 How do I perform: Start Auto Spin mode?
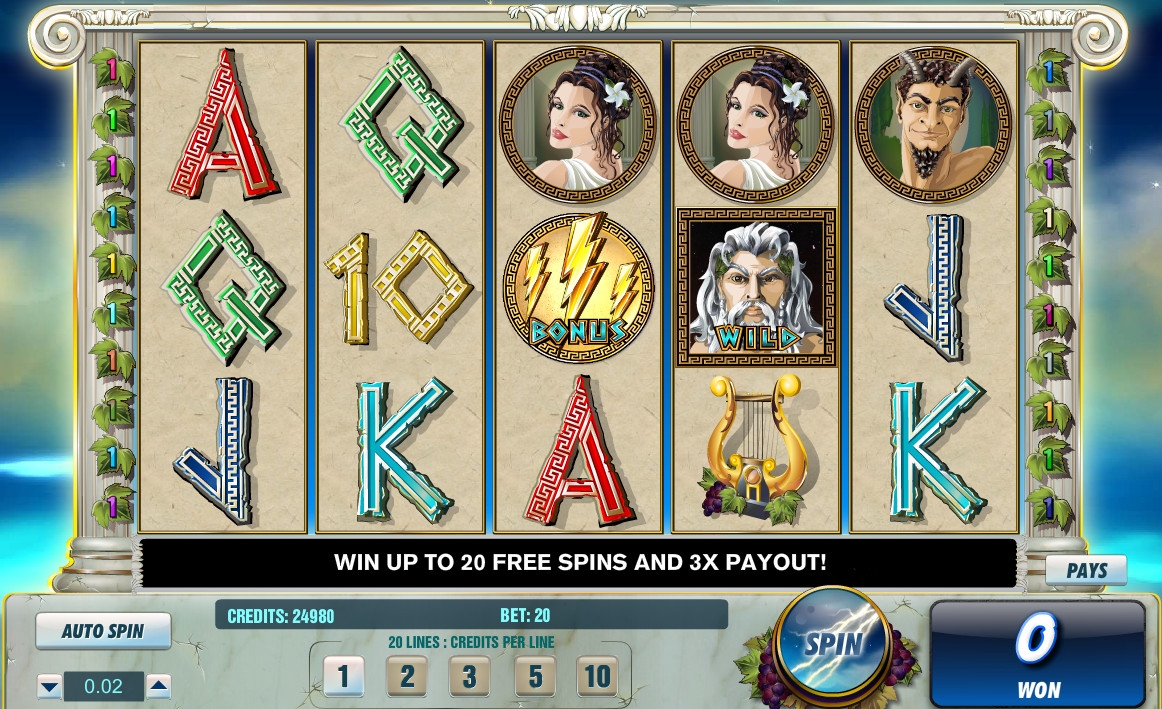tap(103, 631)
